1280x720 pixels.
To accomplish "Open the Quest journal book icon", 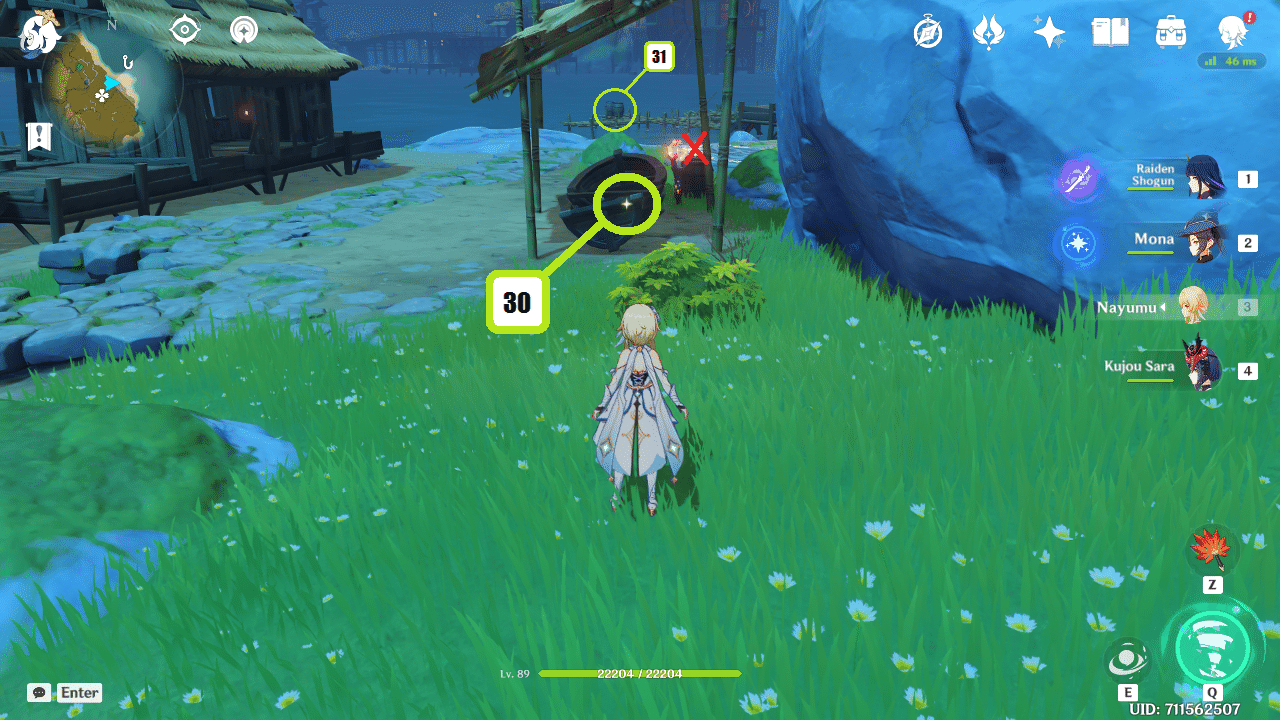I will pyautogui.click(x=1110, y=32).
